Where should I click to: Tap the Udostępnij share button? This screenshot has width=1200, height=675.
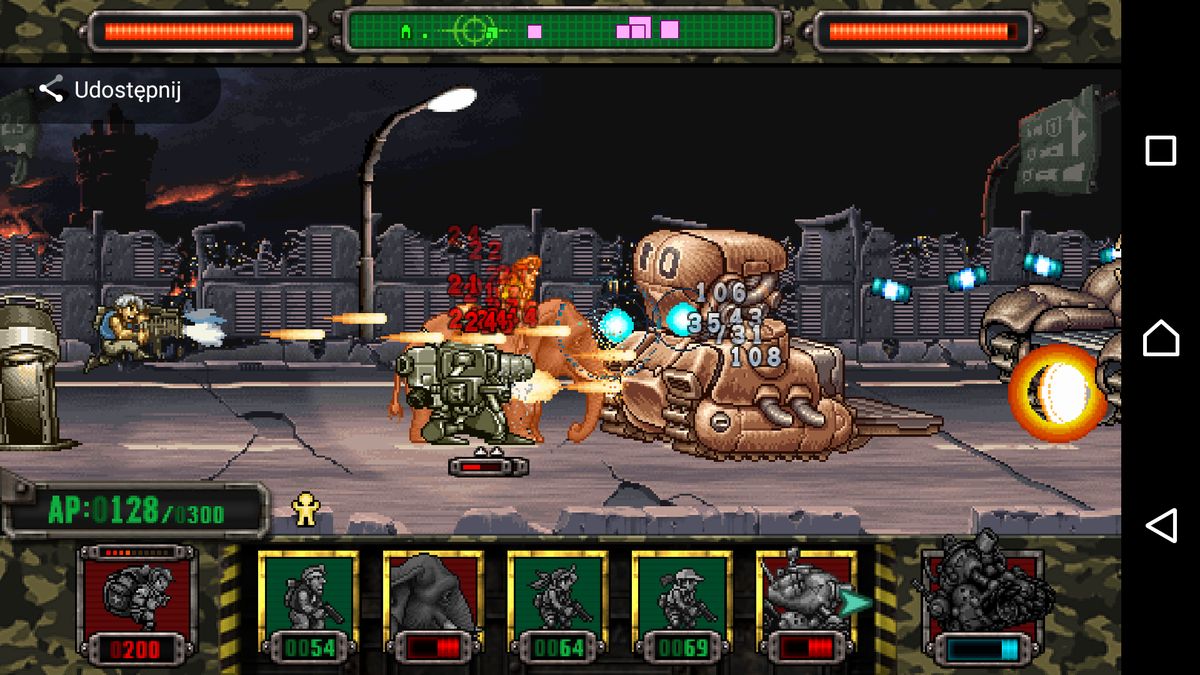pyautogui.click(x=110, y=91)
